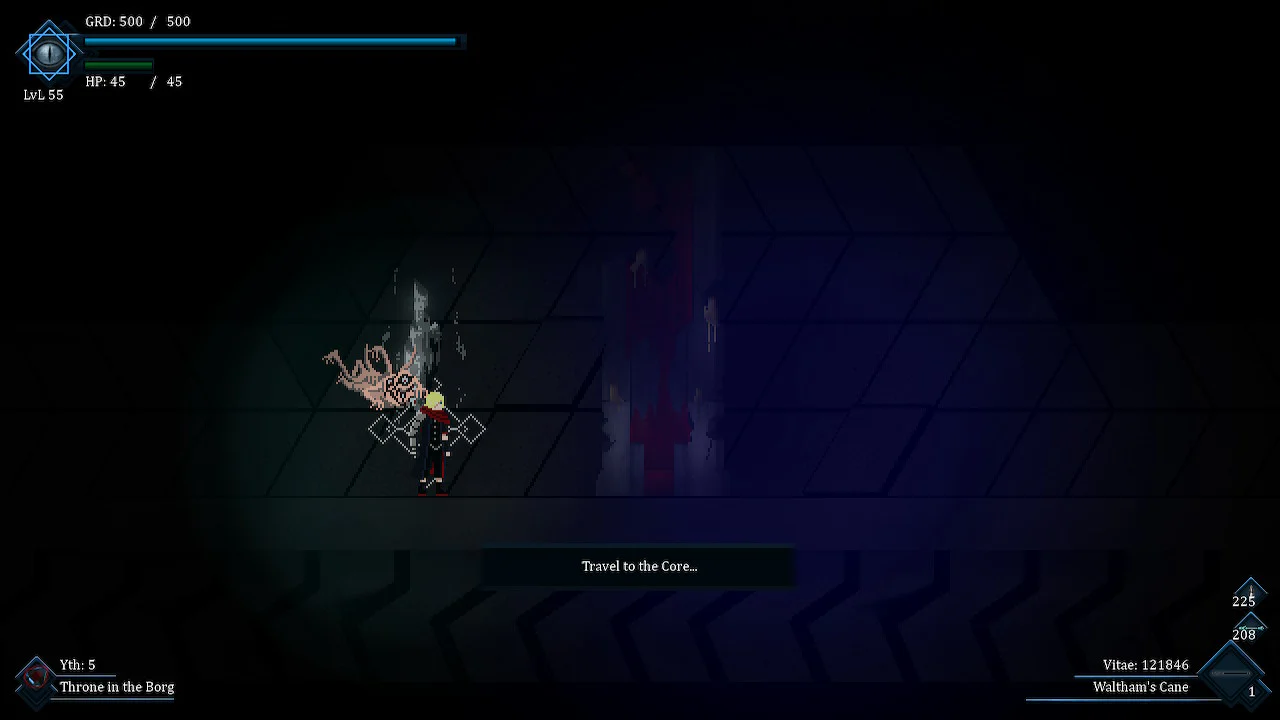Activate the Travel to the Core prompt

pos(639,566)
